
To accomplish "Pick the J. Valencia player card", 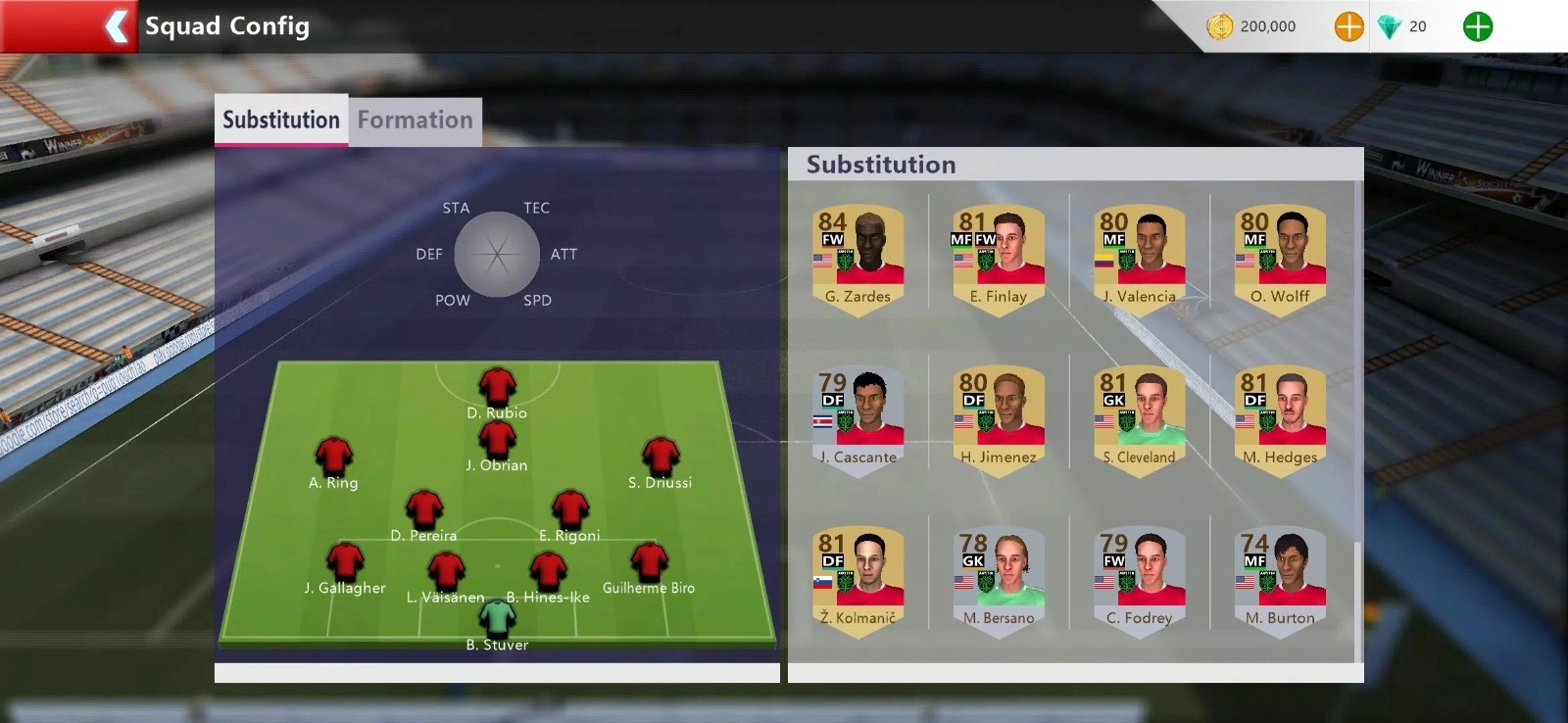I will coord(1139,257).
